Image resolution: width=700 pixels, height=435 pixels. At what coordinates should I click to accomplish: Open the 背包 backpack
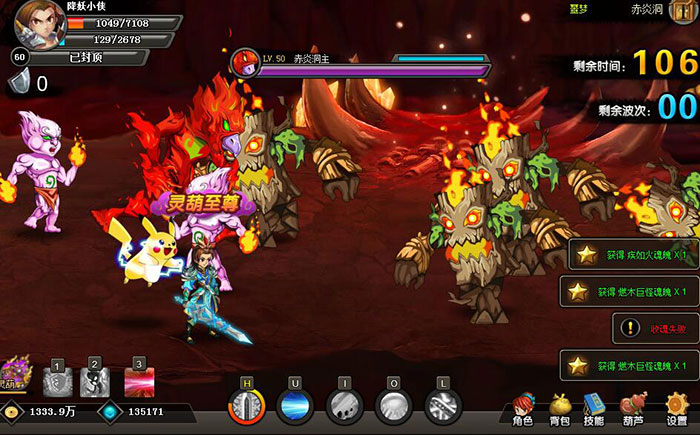click(x=559, y=408)
